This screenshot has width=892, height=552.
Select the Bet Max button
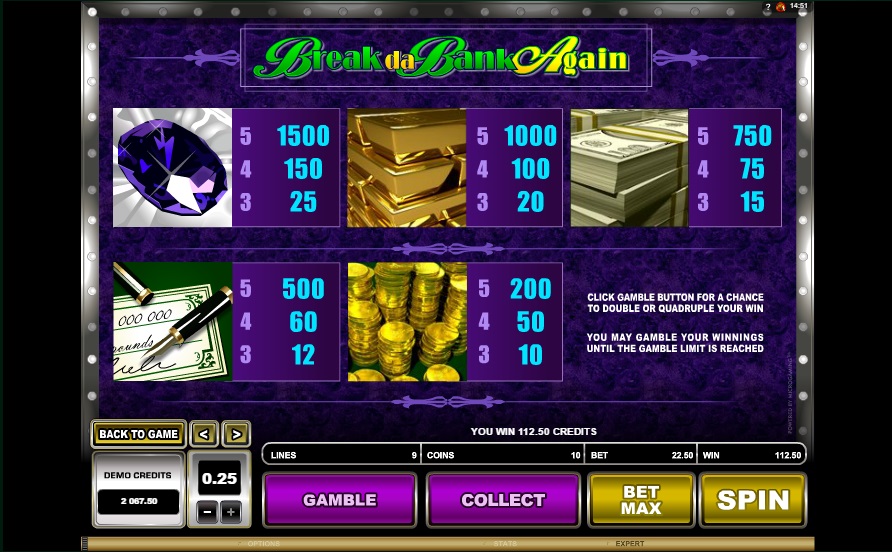pyautogui.click(x=640, y=500)
